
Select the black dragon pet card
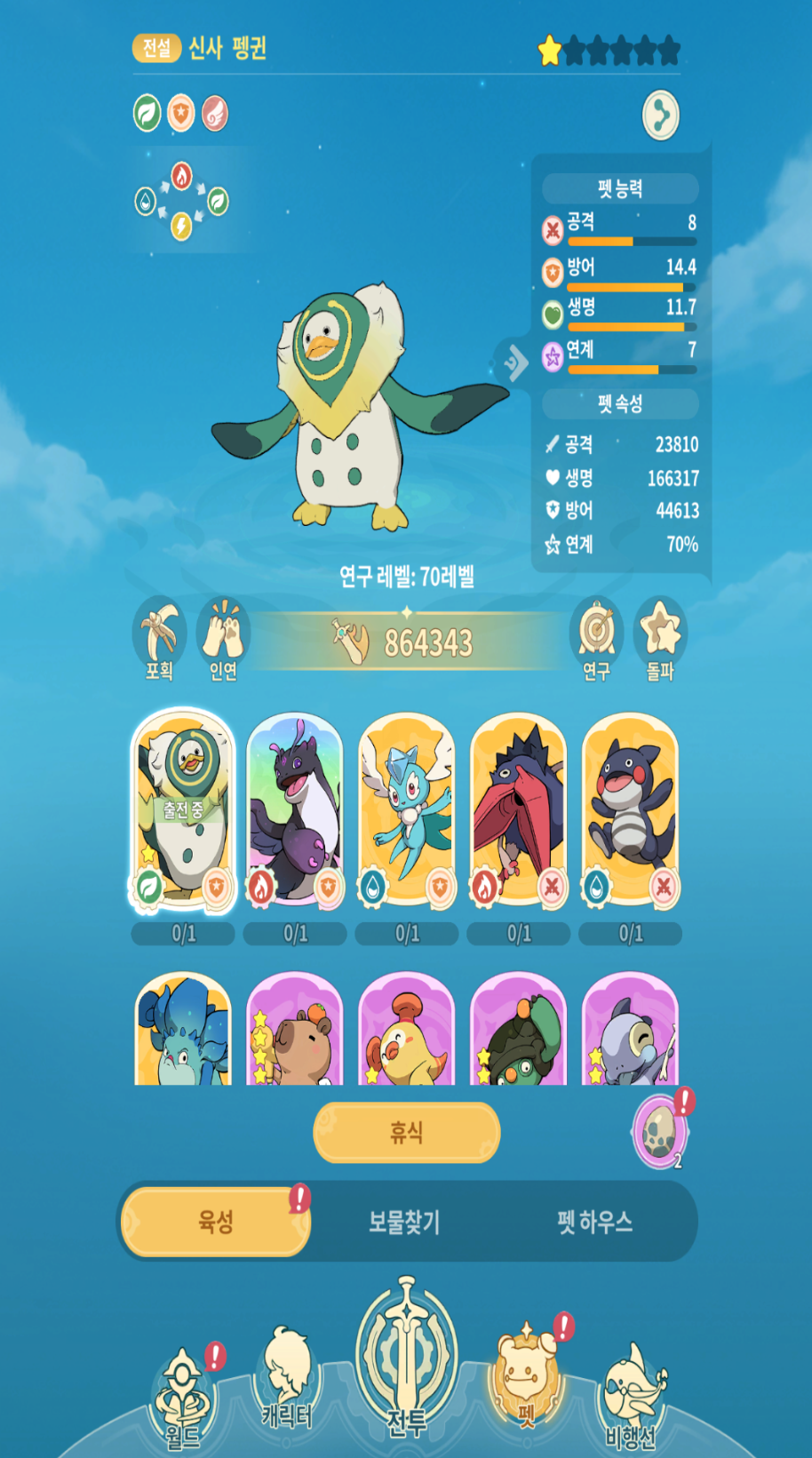295,810
